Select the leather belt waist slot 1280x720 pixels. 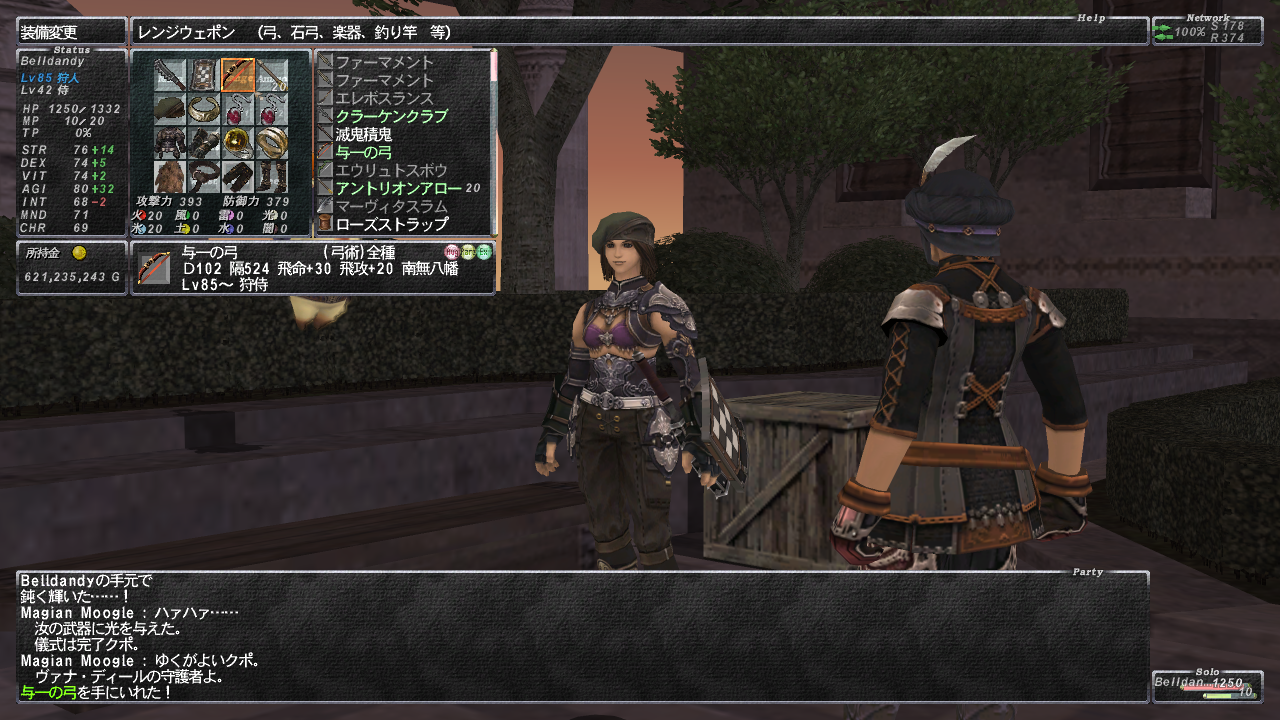click(x=204, y=176)
